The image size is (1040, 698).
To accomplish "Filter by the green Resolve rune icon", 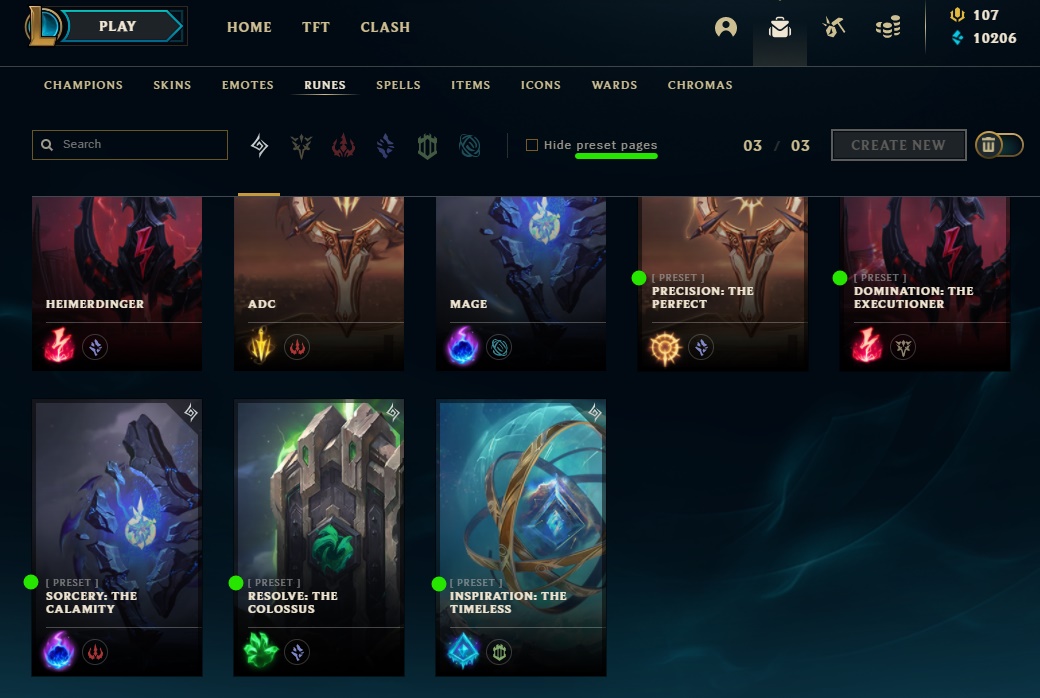I will (x=428, y=147).
